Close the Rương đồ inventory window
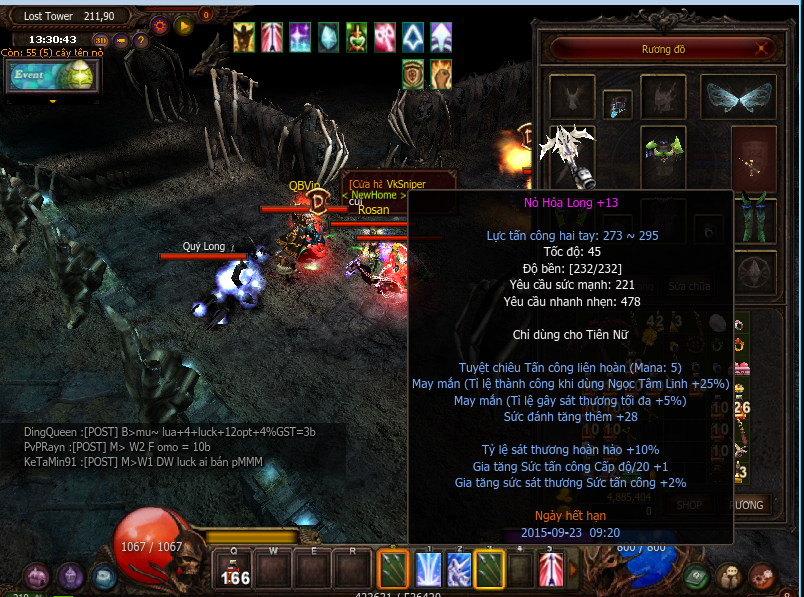The image size is (804, 597). (763, 48)
